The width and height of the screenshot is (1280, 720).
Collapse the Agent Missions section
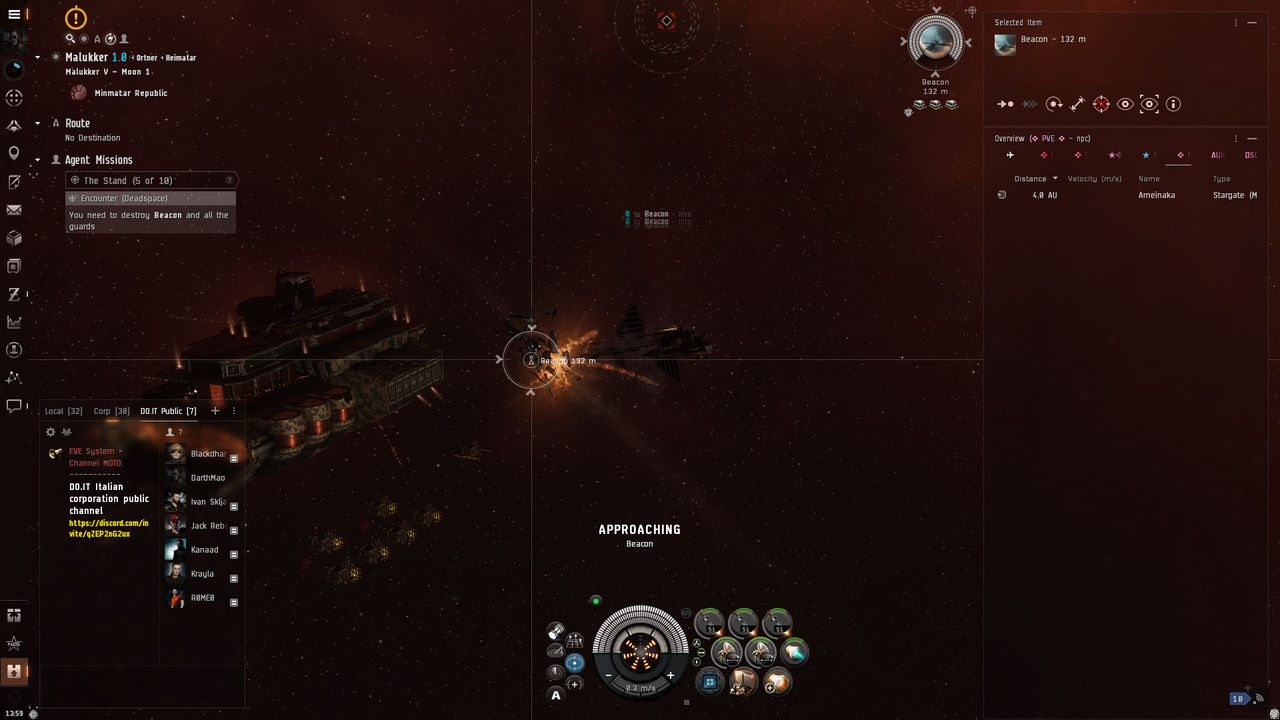(38, 160)
